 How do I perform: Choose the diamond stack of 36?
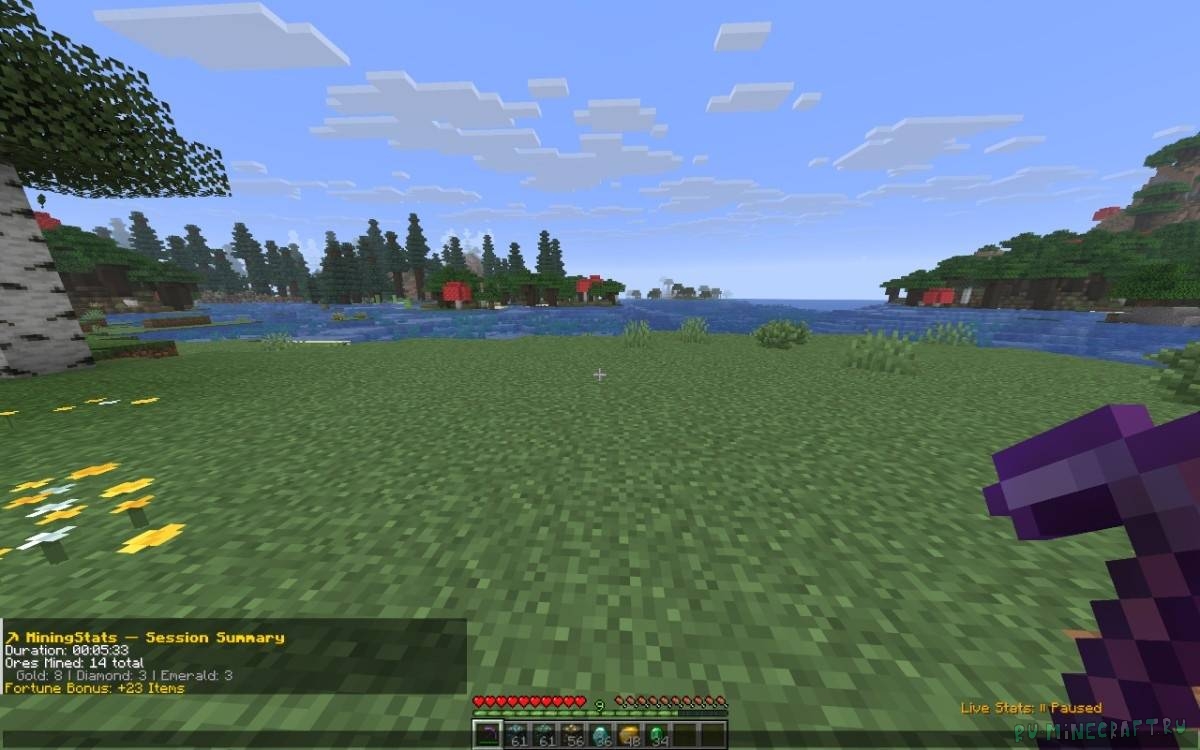pos(601,735)
